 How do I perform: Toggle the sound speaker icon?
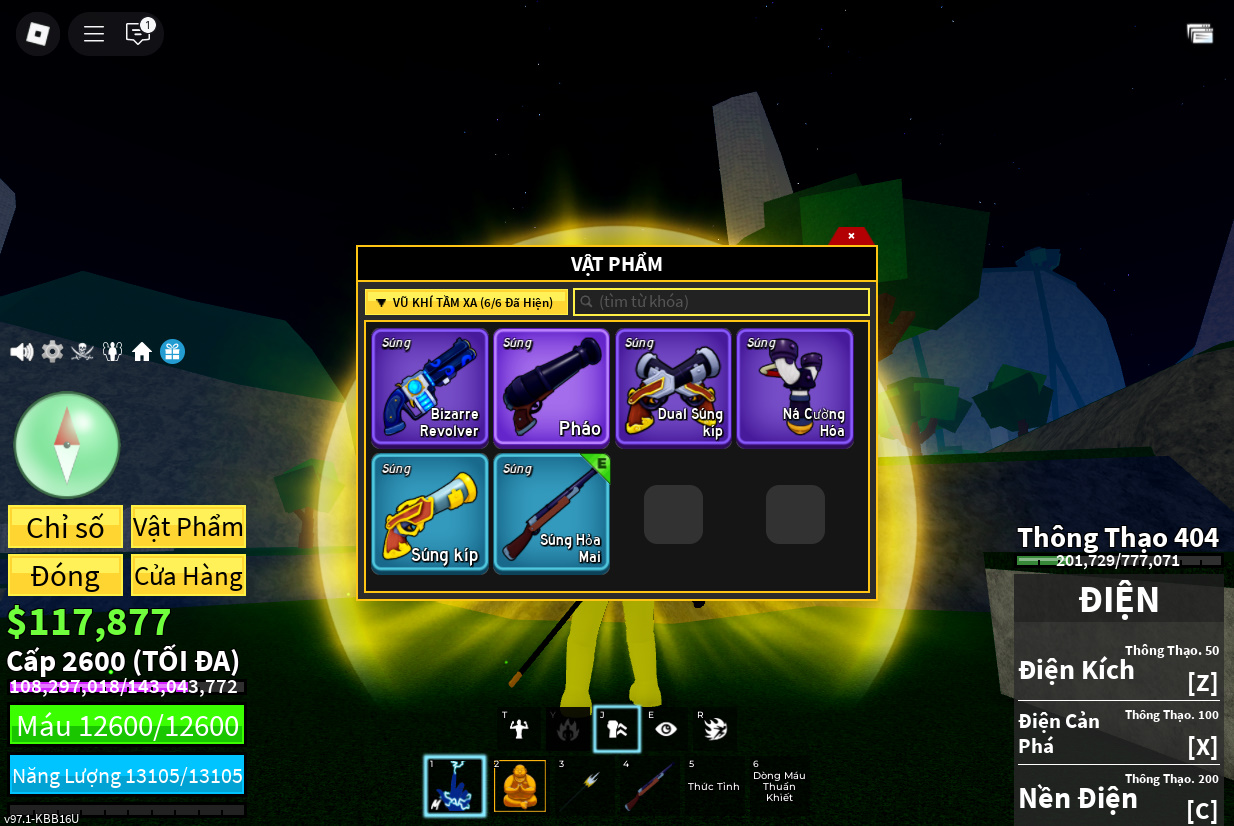[x=21, y=352]
